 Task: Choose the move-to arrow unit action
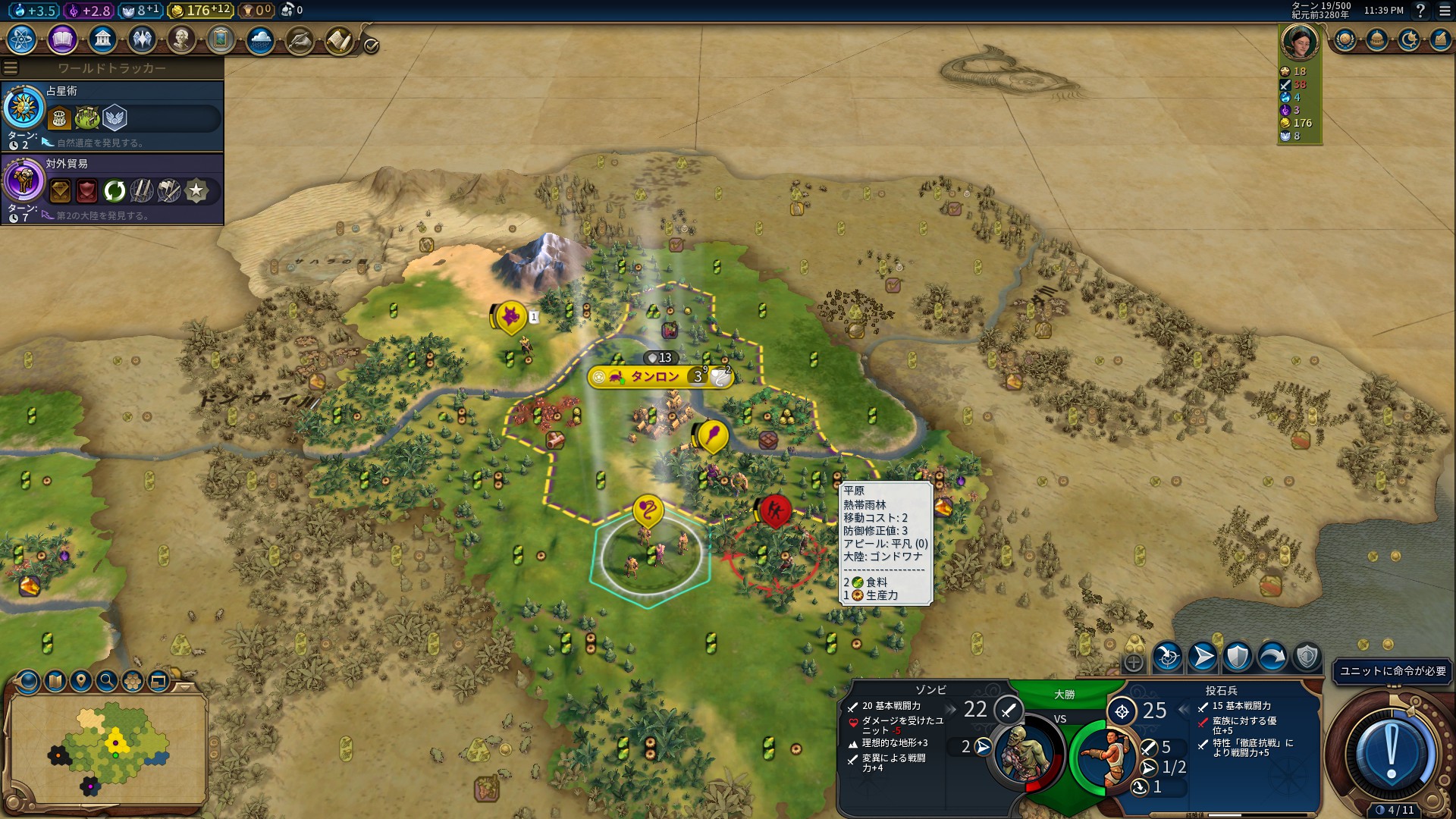1203,657
